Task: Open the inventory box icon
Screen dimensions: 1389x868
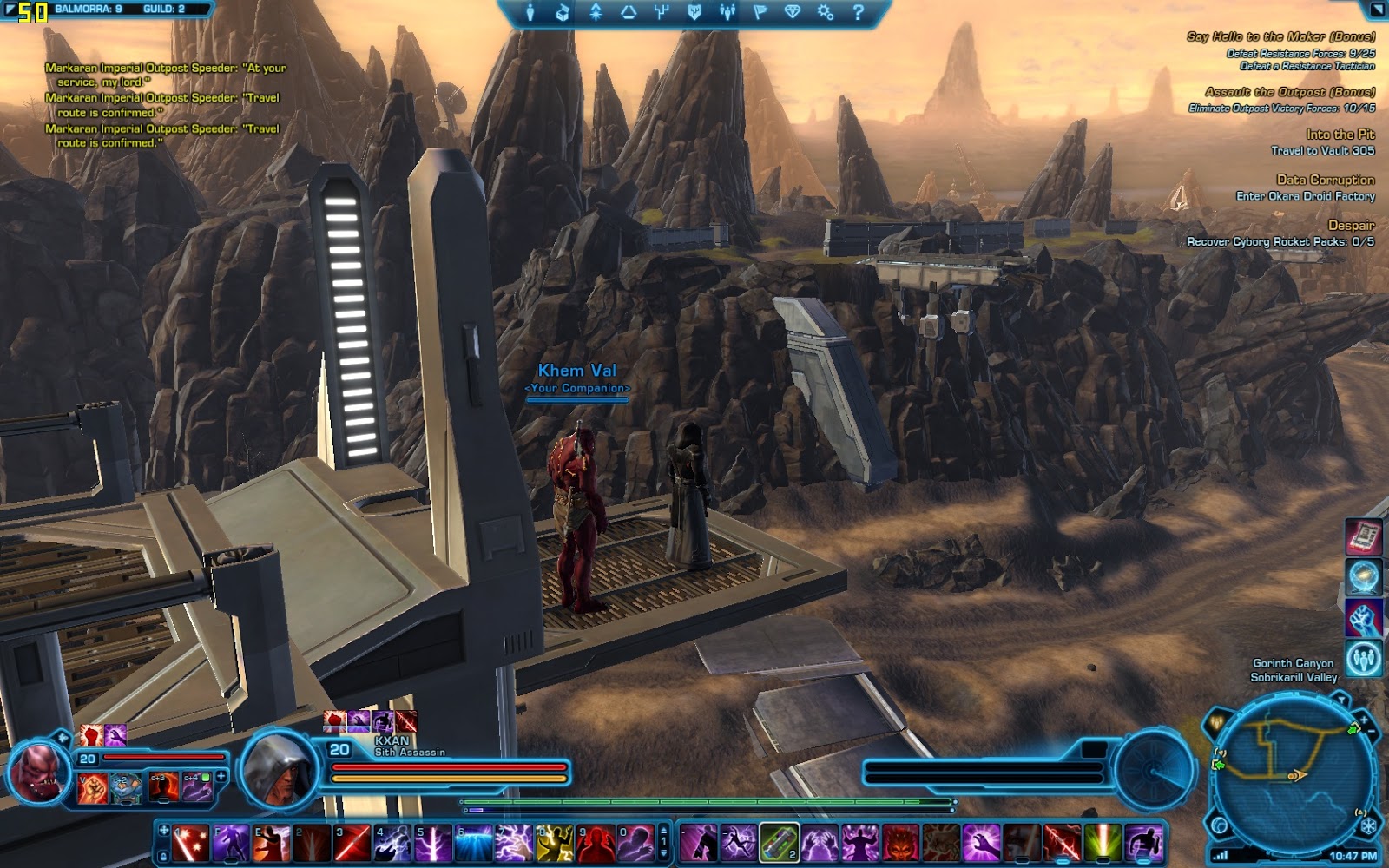Action: pos(563,12)
